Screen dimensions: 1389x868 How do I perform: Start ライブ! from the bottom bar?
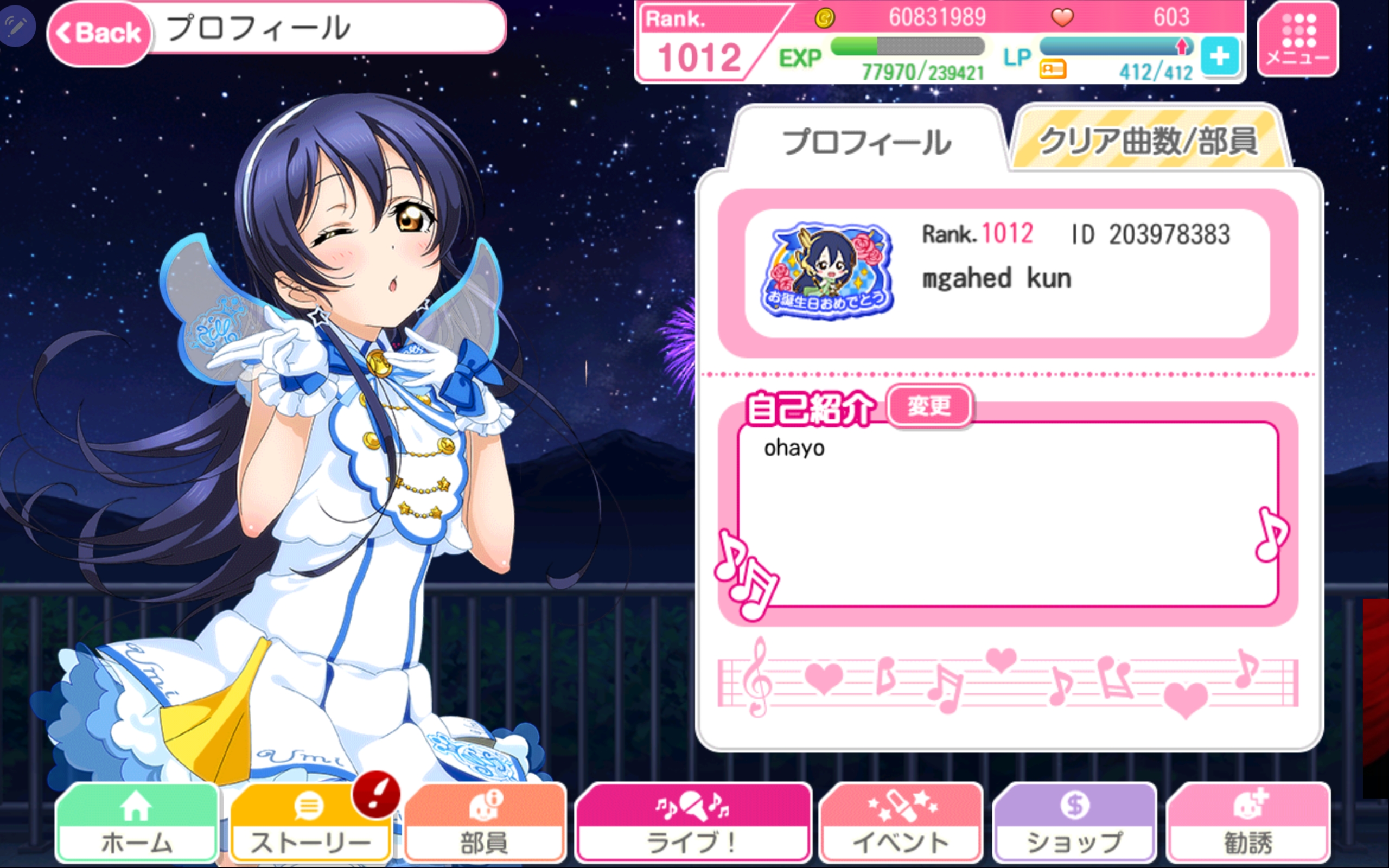(692, 823)
